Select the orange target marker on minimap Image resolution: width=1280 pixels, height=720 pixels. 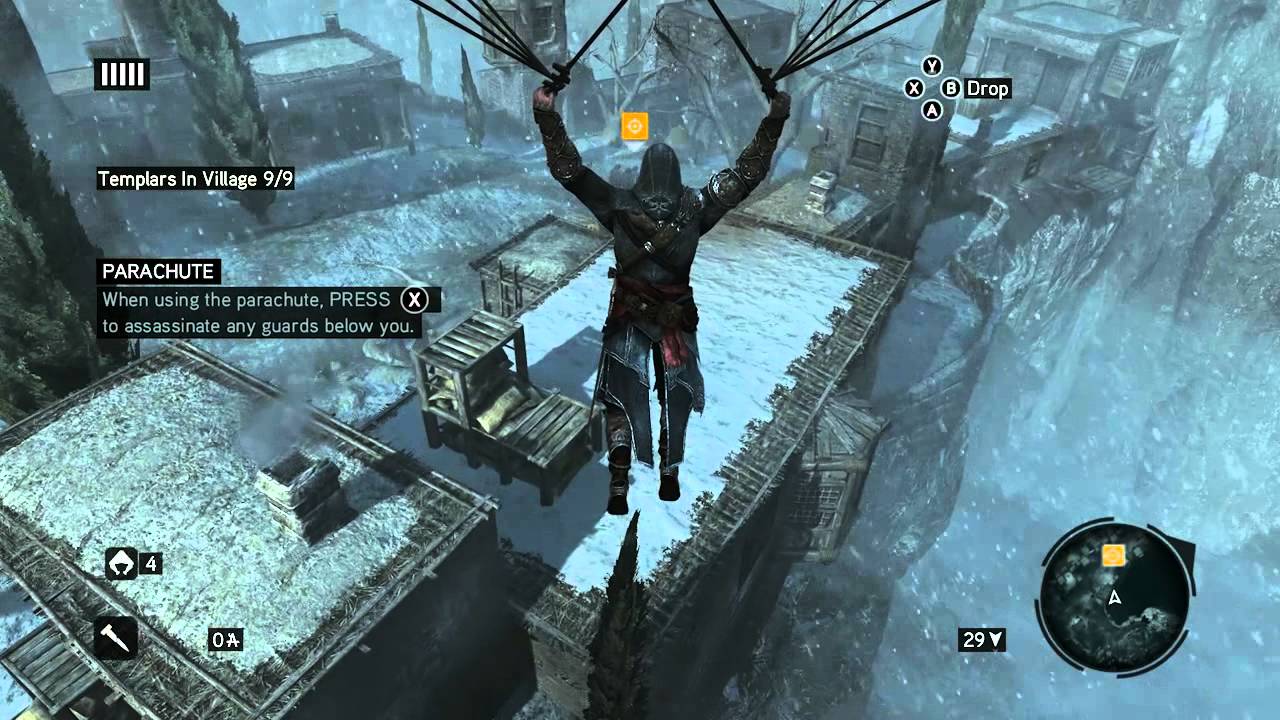coord(1113,555)
